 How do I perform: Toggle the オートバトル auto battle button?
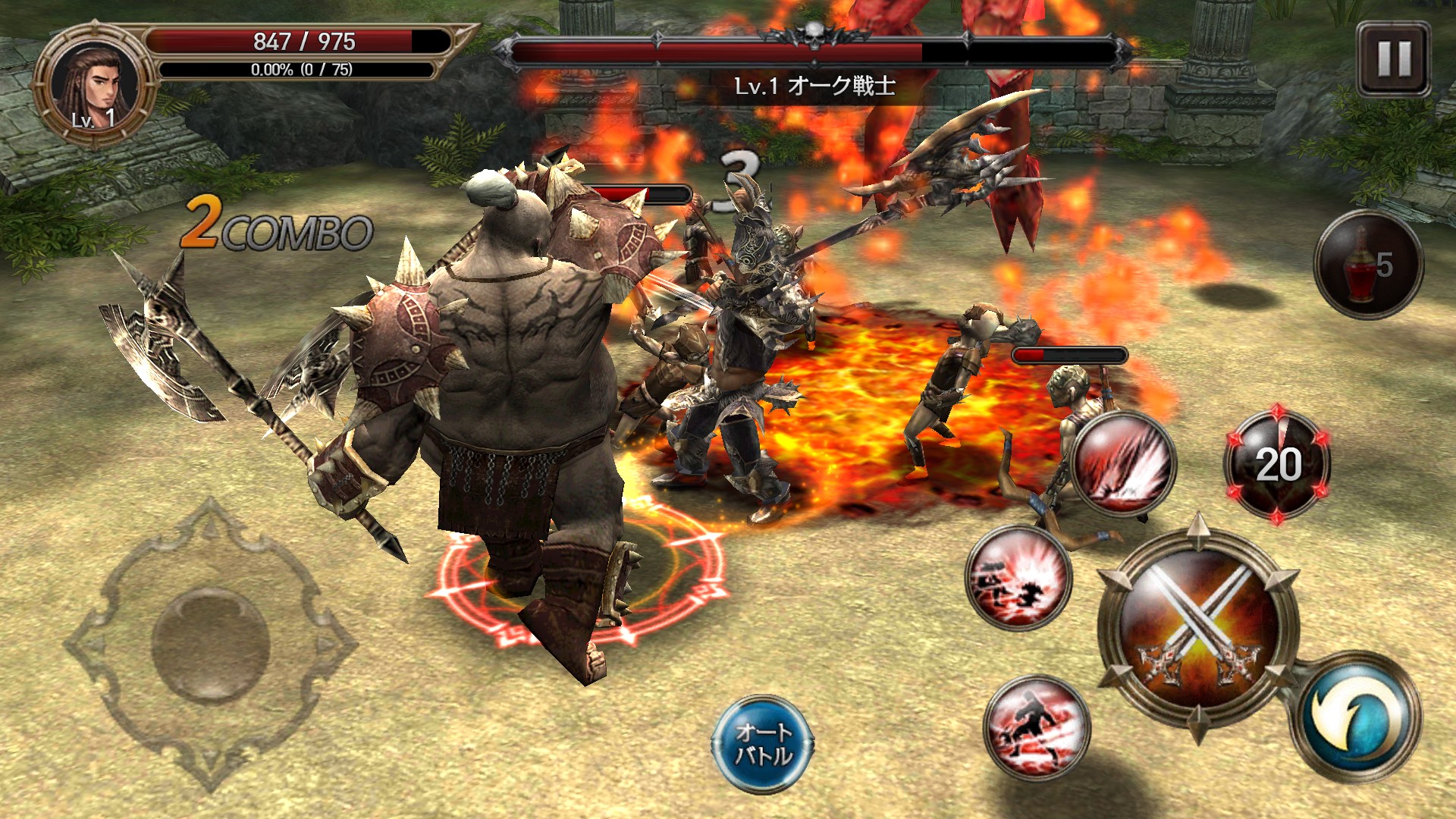(x=762, y=744)
